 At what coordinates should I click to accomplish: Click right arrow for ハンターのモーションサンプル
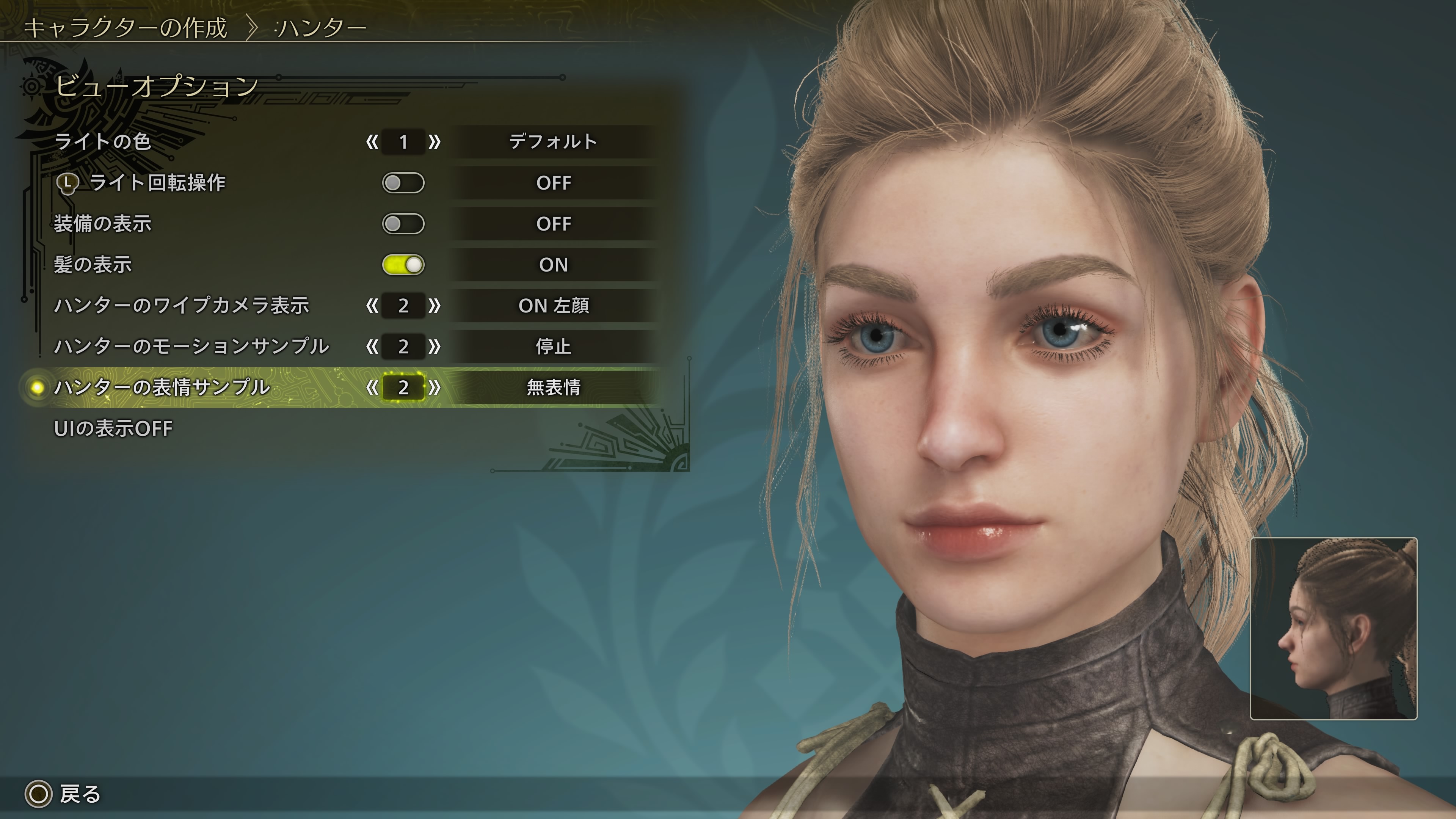click(x=434, y=347)
